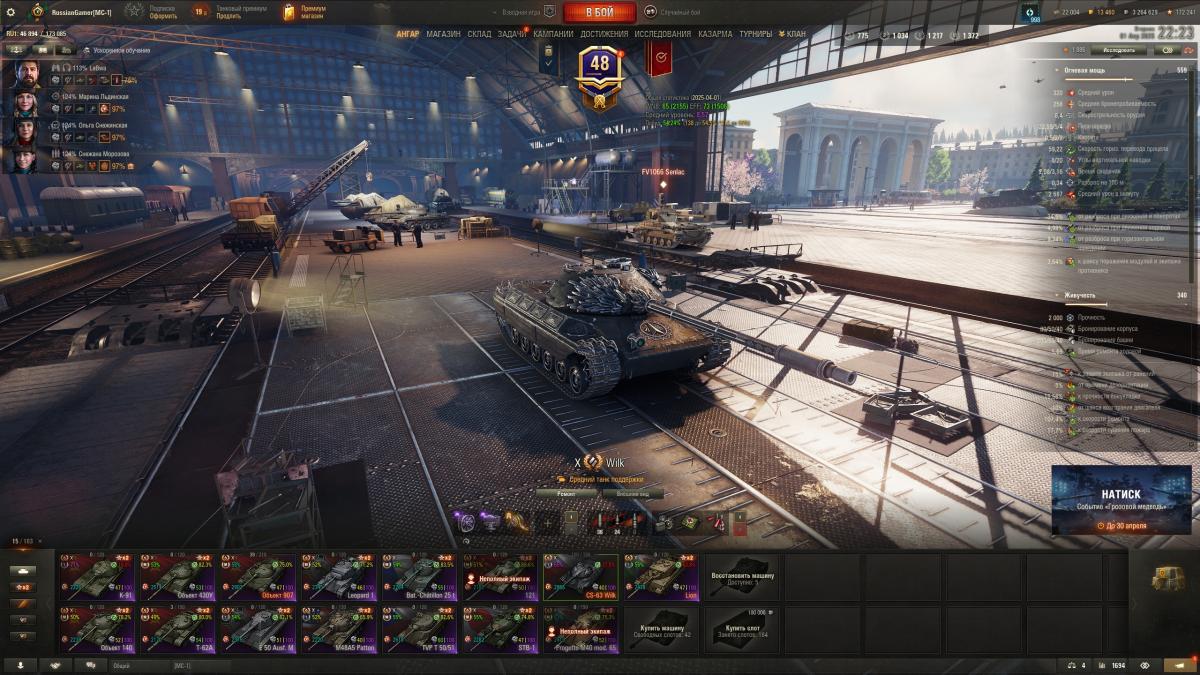Viewport: 1200px width, 675px height.
Task: Select the STB-1 tank in carousel
Action: [x=500, y=630]
